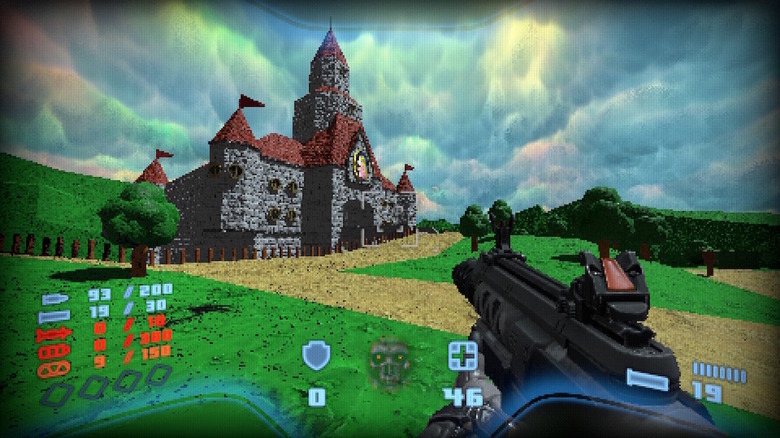
Task: Select the bullet ammo type icon
Action: 53,297
